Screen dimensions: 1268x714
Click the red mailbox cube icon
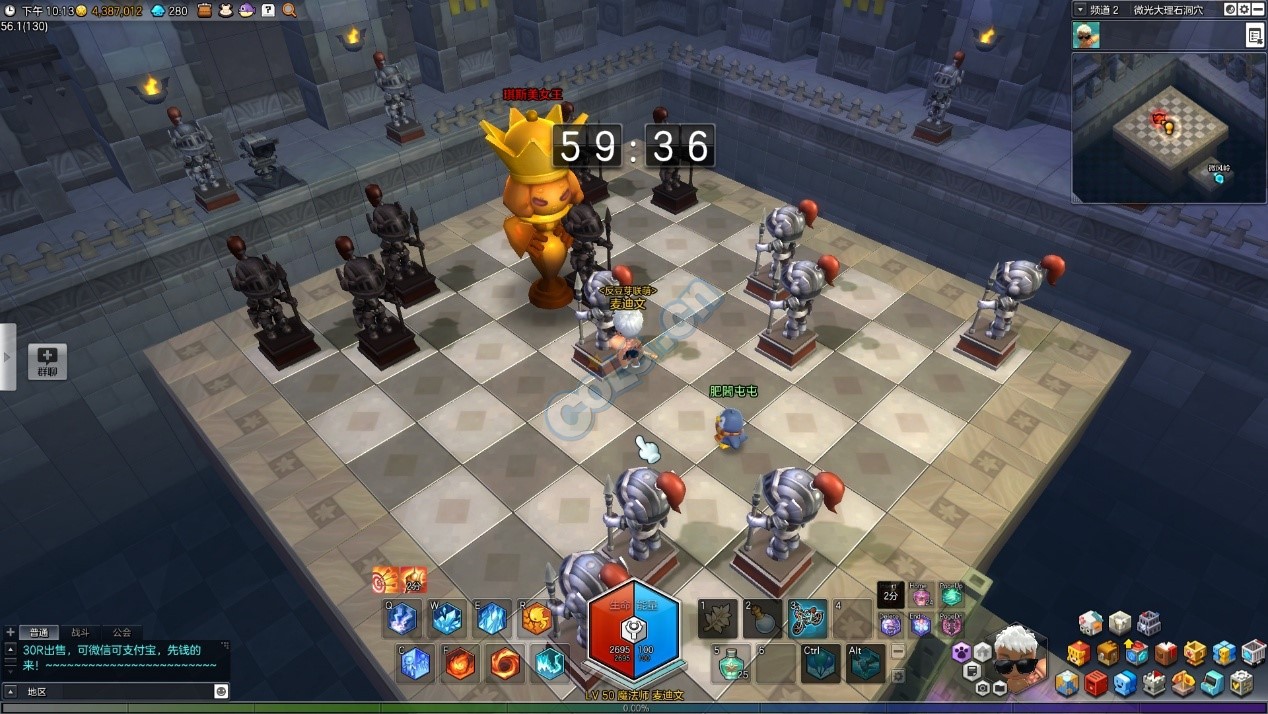pyautogui.click(x=1096, y=684)
